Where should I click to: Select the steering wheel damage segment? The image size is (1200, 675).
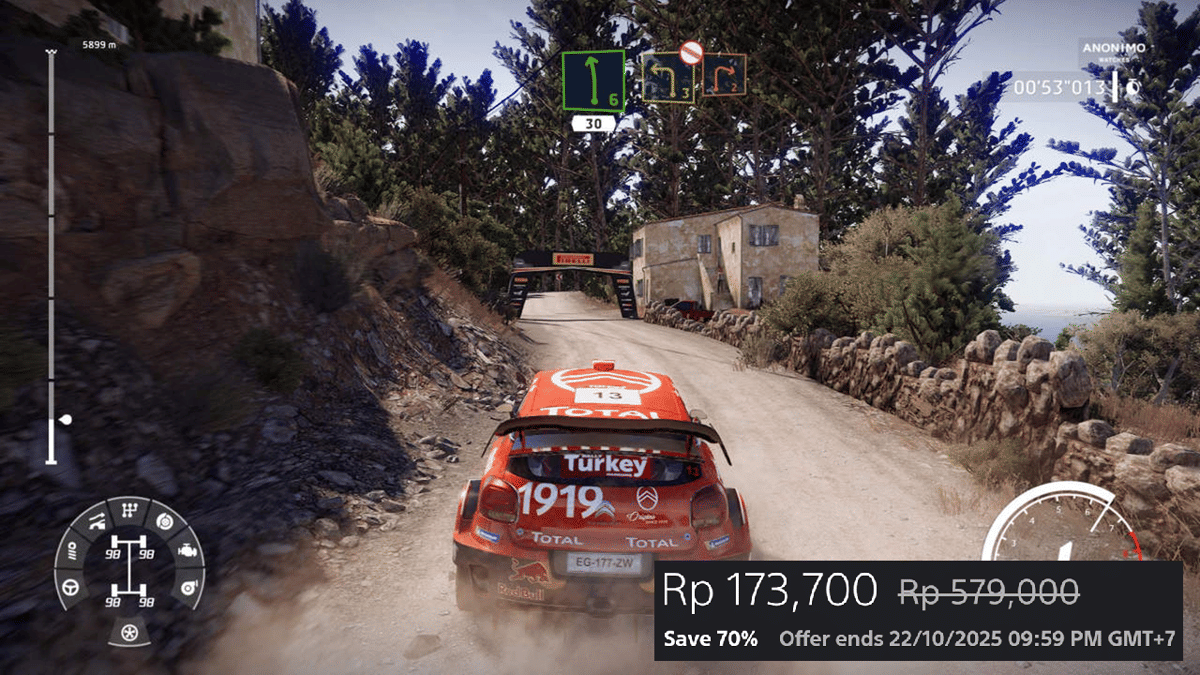tap(72, 587)
